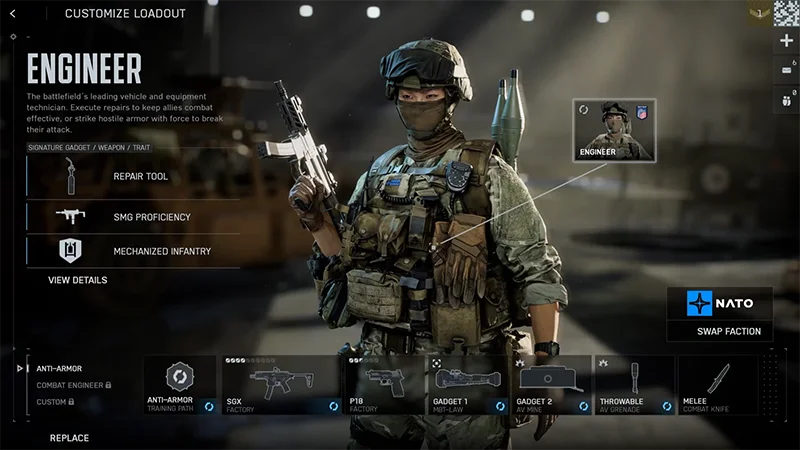
Task: Click the plus icon in the sidebar
Action: (786, 41)
